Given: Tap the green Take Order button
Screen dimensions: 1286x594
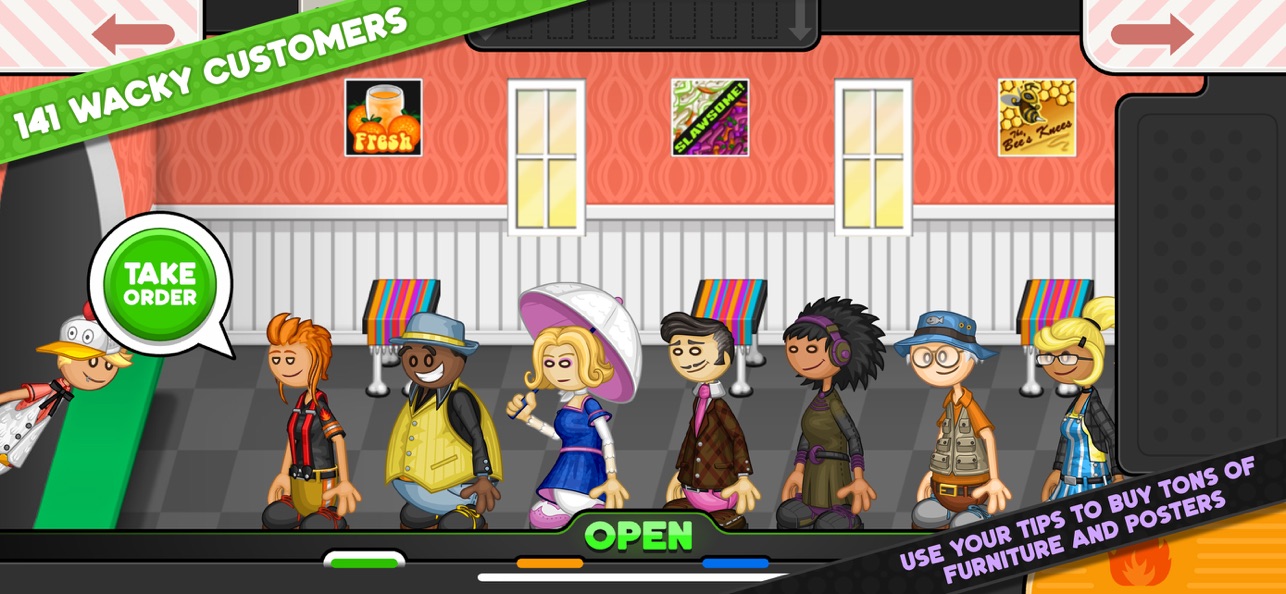Looking at the screenshot, I should coord(160,283).
